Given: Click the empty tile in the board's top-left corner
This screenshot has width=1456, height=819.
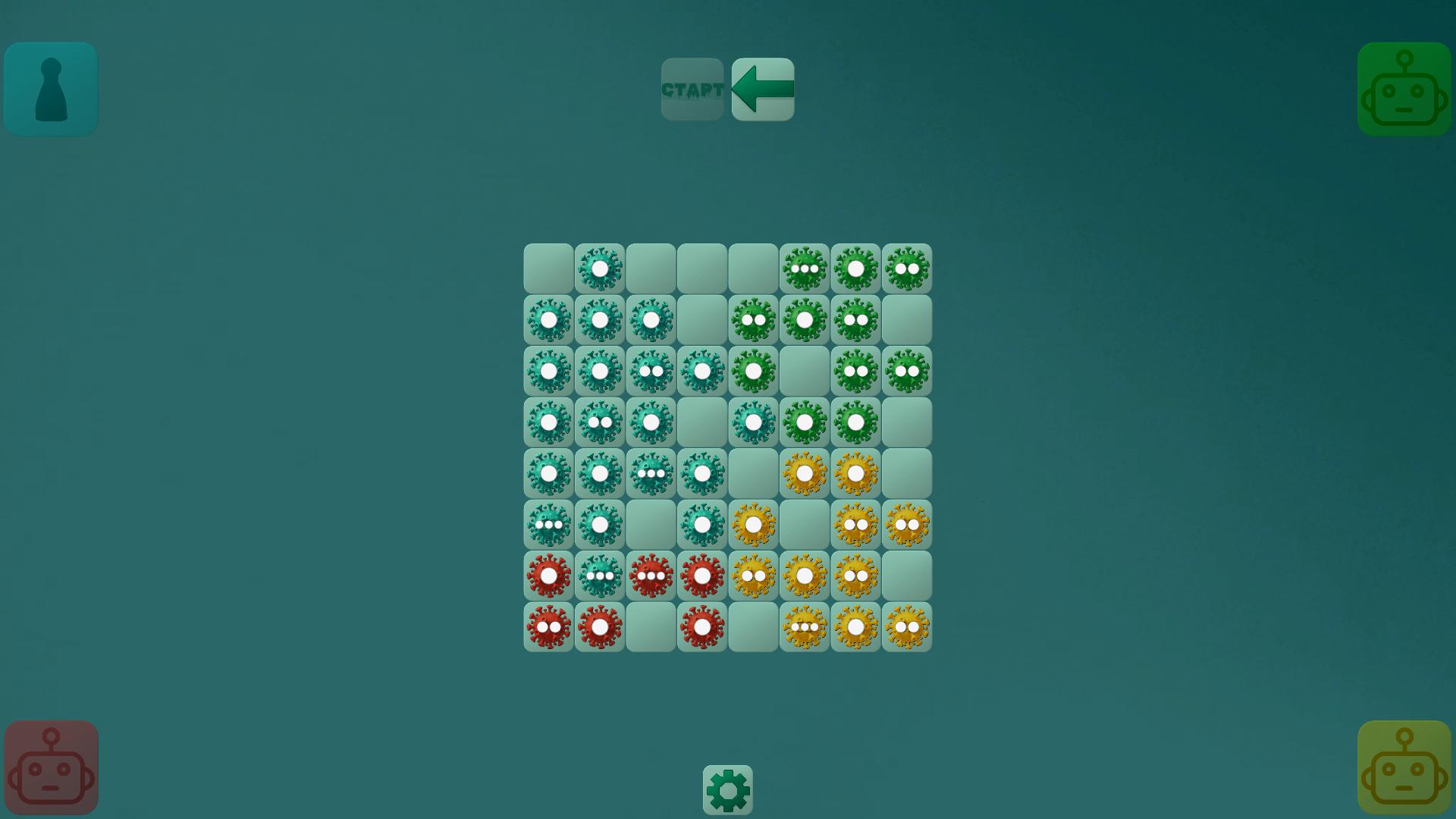Looking at the screenshot, I should tap(548, 267).
